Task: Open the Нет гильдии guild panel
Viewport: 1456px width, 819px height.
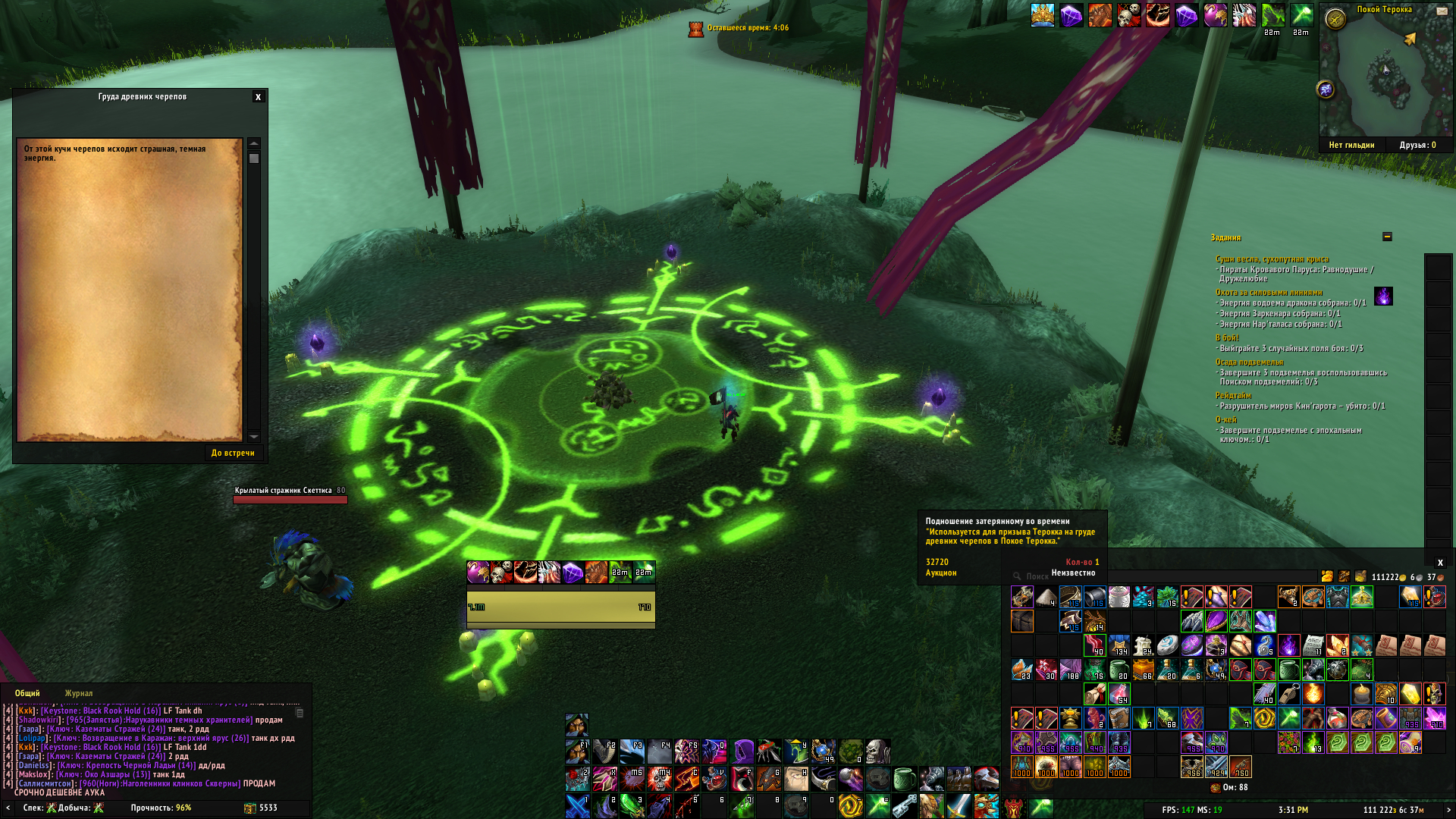Action: pyautogui.click(x=1351, y=145)
